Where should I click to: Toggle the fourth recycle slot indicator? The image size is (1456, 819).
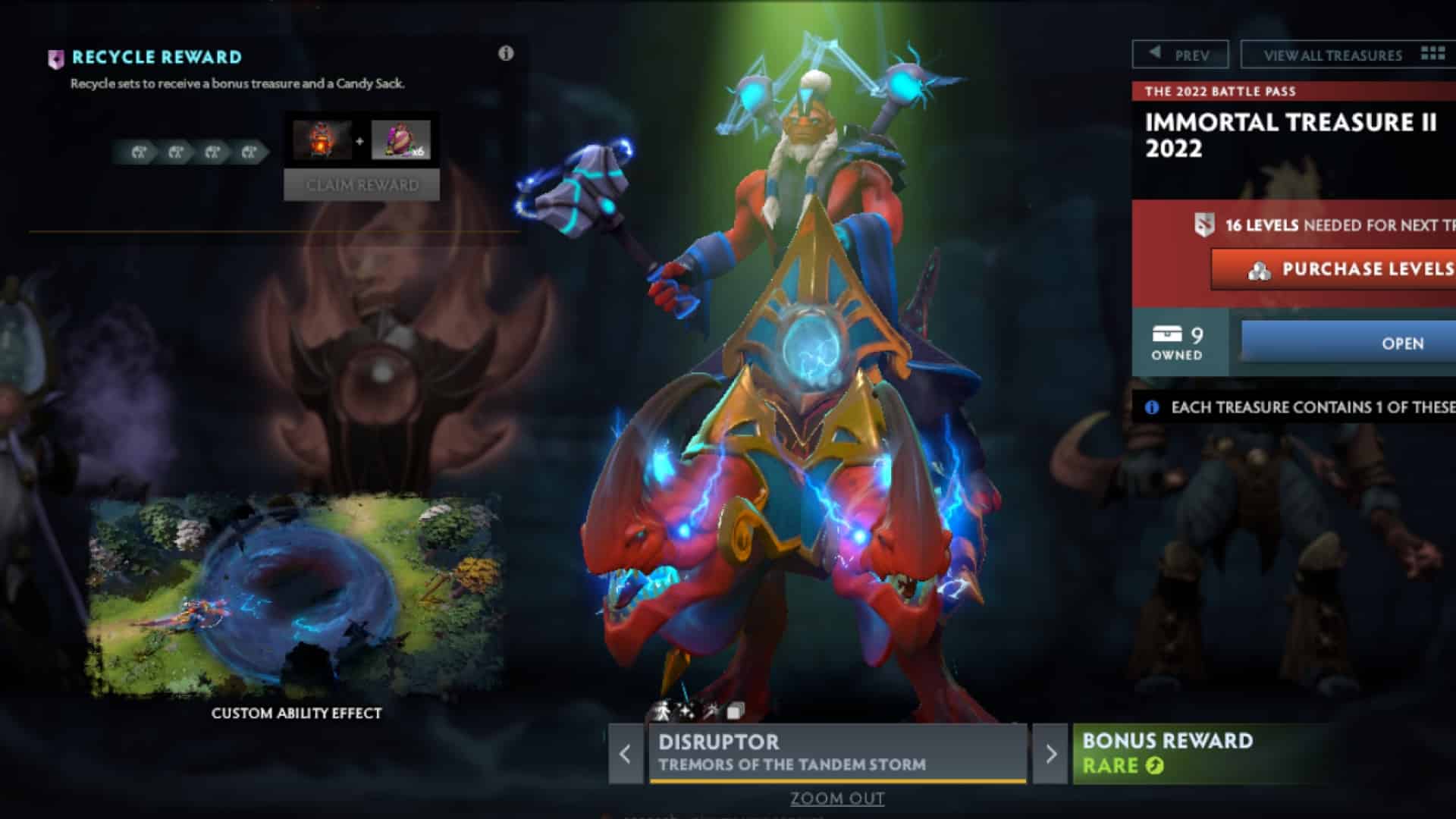pyautogui.click(x=249, y=152)
